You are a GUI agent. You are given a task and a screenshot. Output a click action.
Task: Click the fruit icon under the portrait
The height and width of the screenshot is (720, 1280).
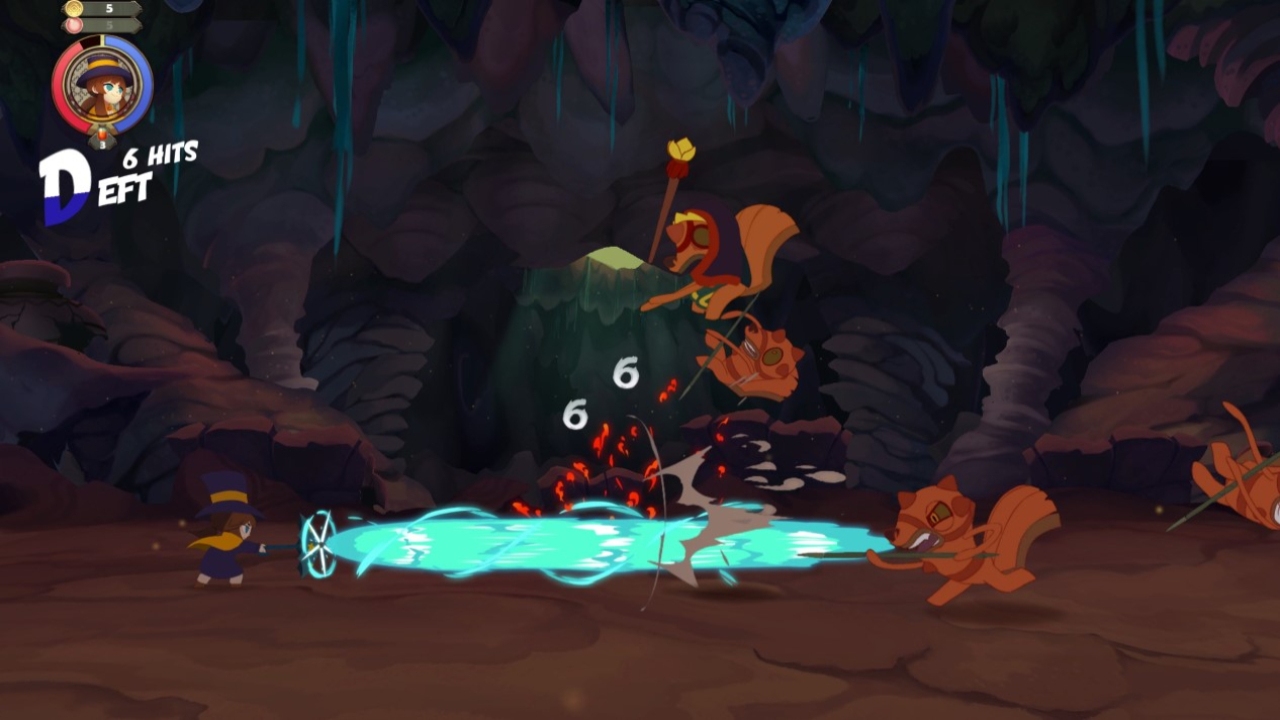coord(102,133)
